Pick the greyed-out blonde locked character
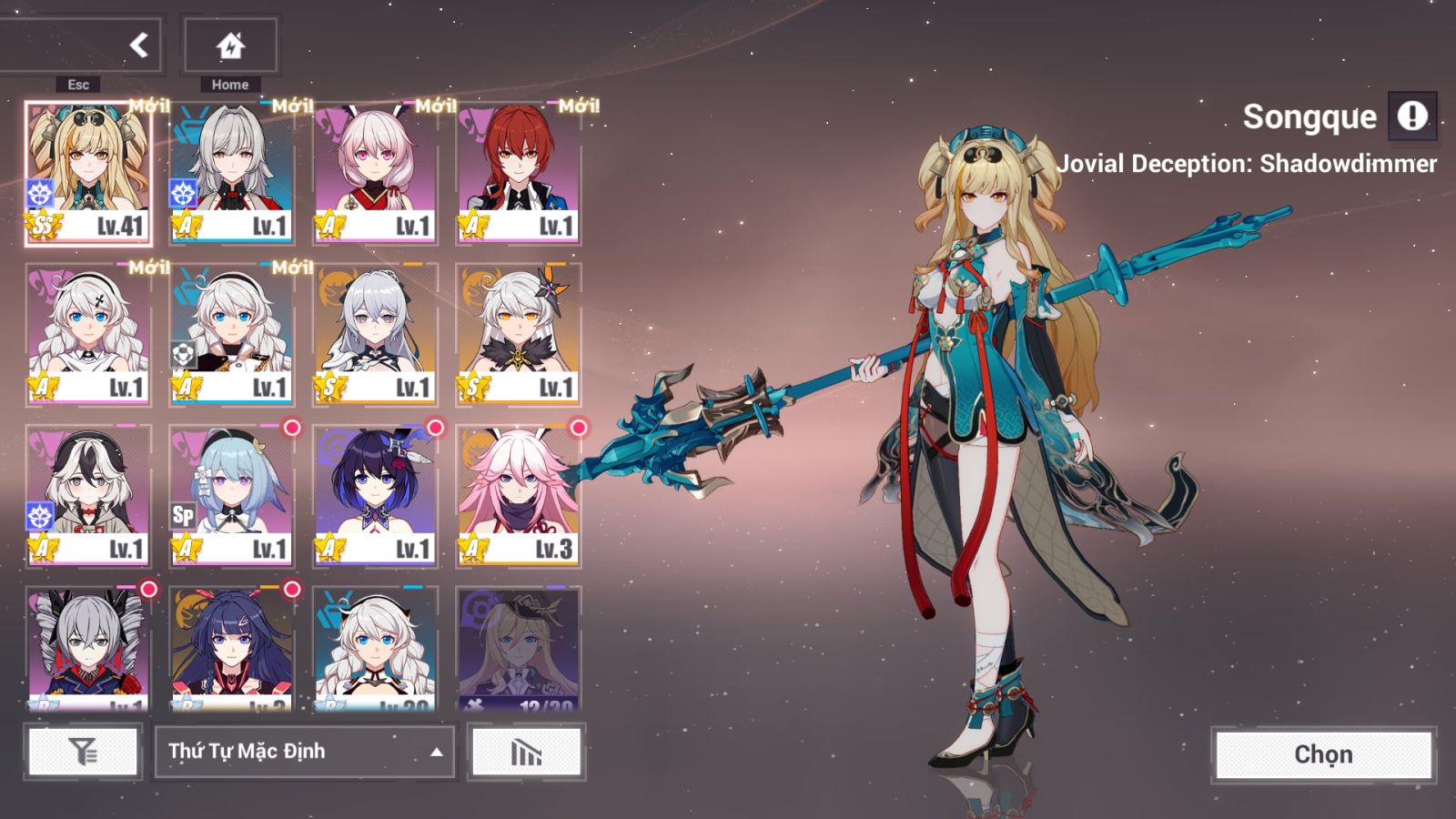 point(518,648)
